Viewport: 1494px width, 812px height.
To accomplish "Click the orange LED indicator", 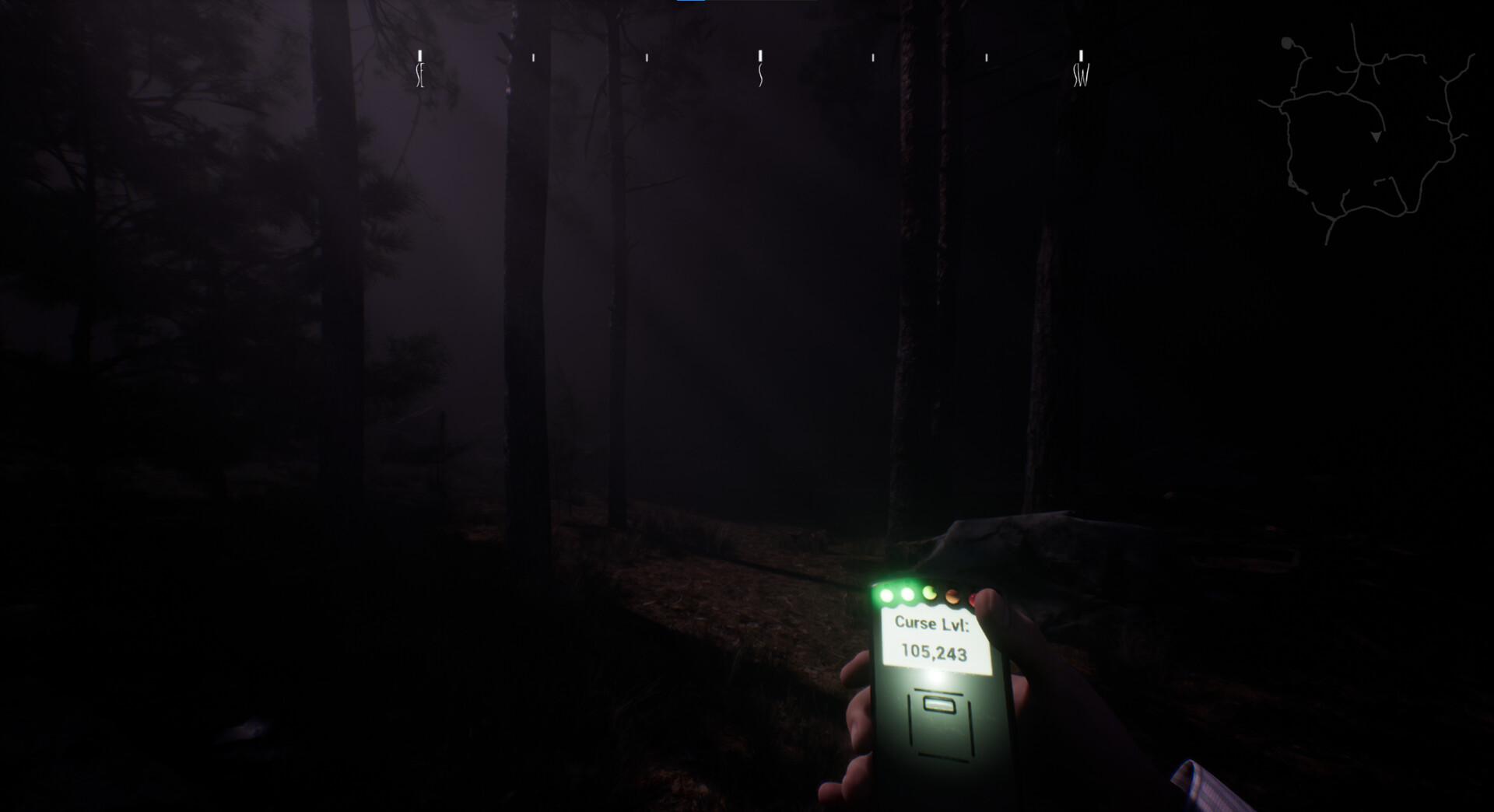I will click(x=951, y=597).
